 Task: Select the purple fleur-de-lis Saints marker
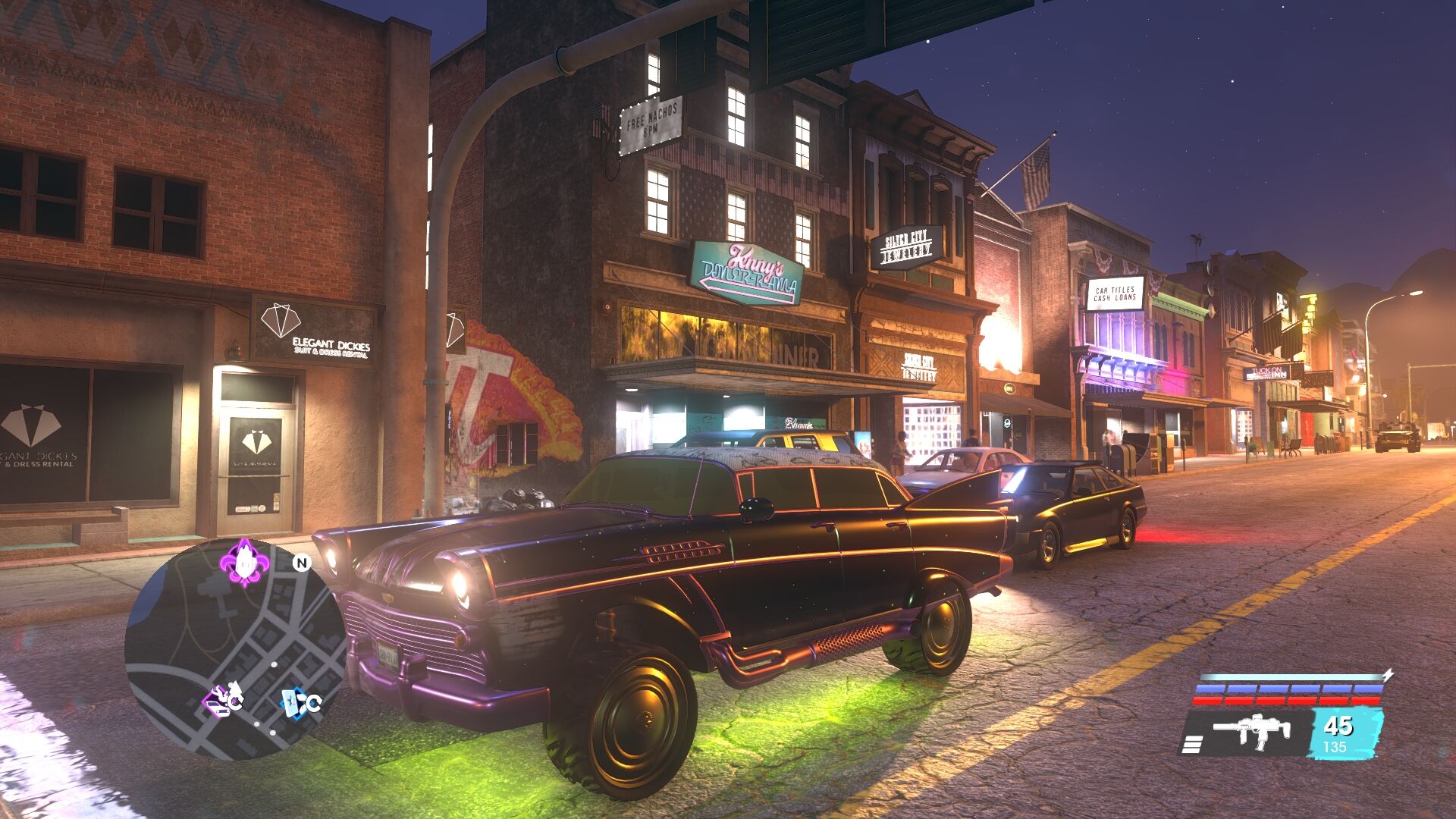(244, 562)
